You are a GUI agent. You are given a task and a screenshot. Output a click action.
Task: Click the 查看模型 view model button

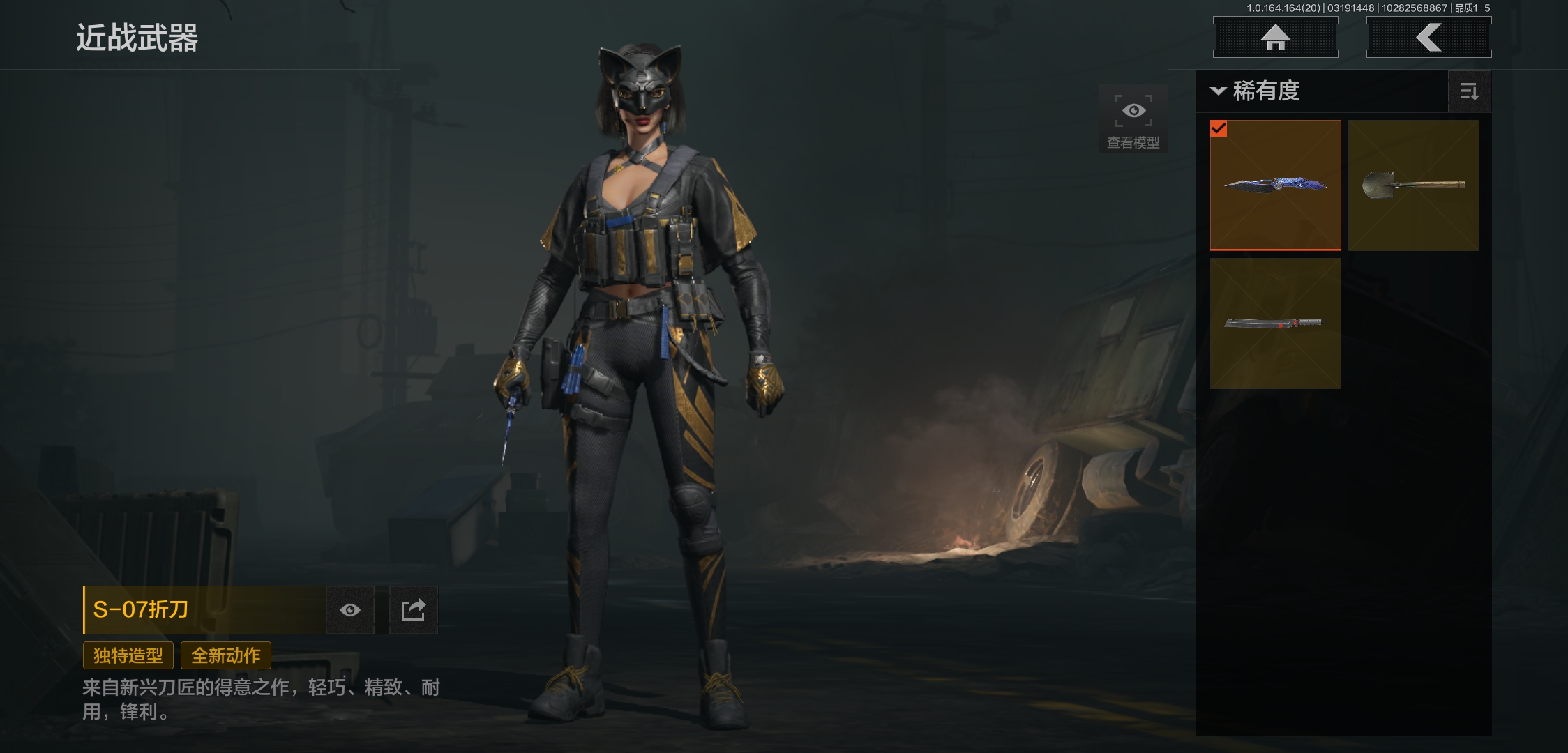point(1133,119)
